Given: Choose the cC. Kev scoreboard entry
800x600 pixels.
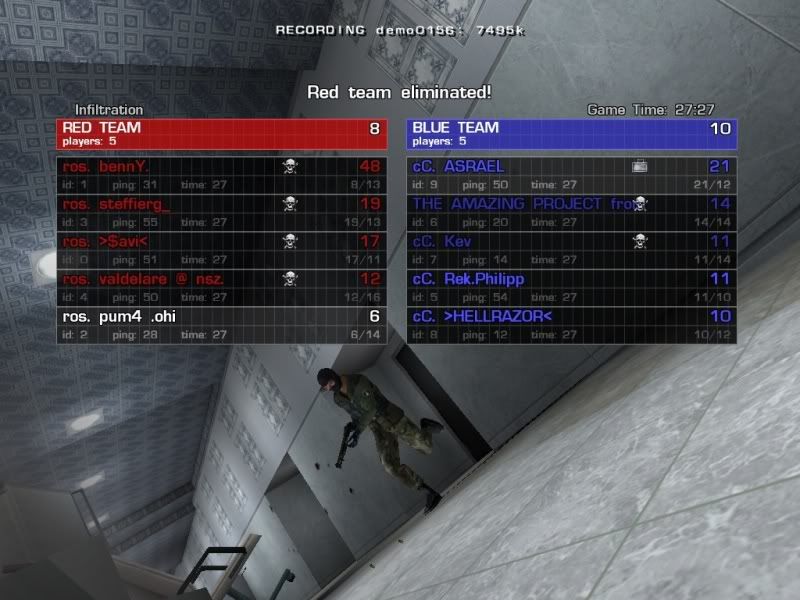Looking at the screenshot, I should click(x=572, y=250).
